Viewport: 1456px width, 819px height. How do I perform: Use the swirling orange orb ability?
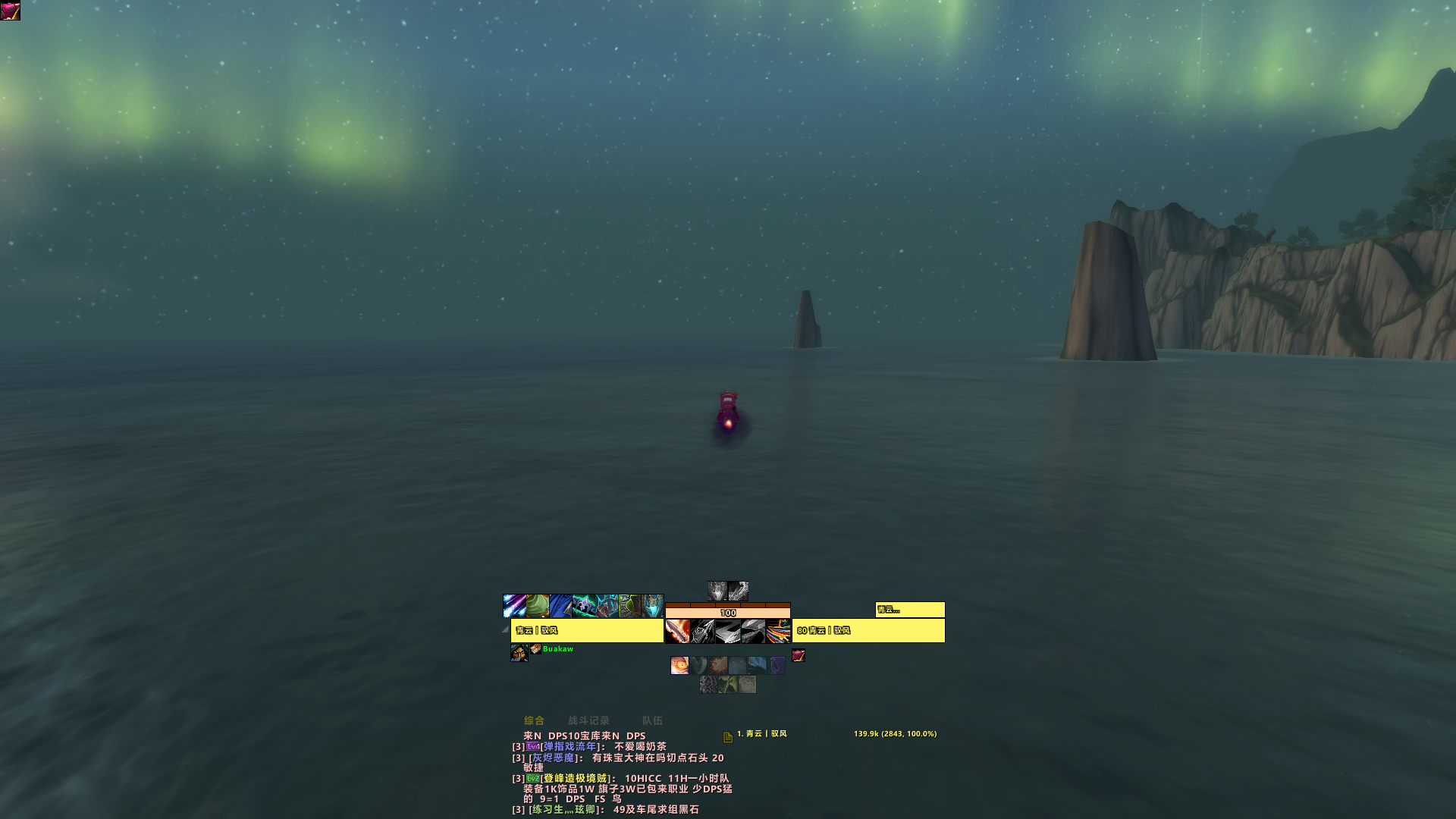pyautogui.click(x=679, y=666)
